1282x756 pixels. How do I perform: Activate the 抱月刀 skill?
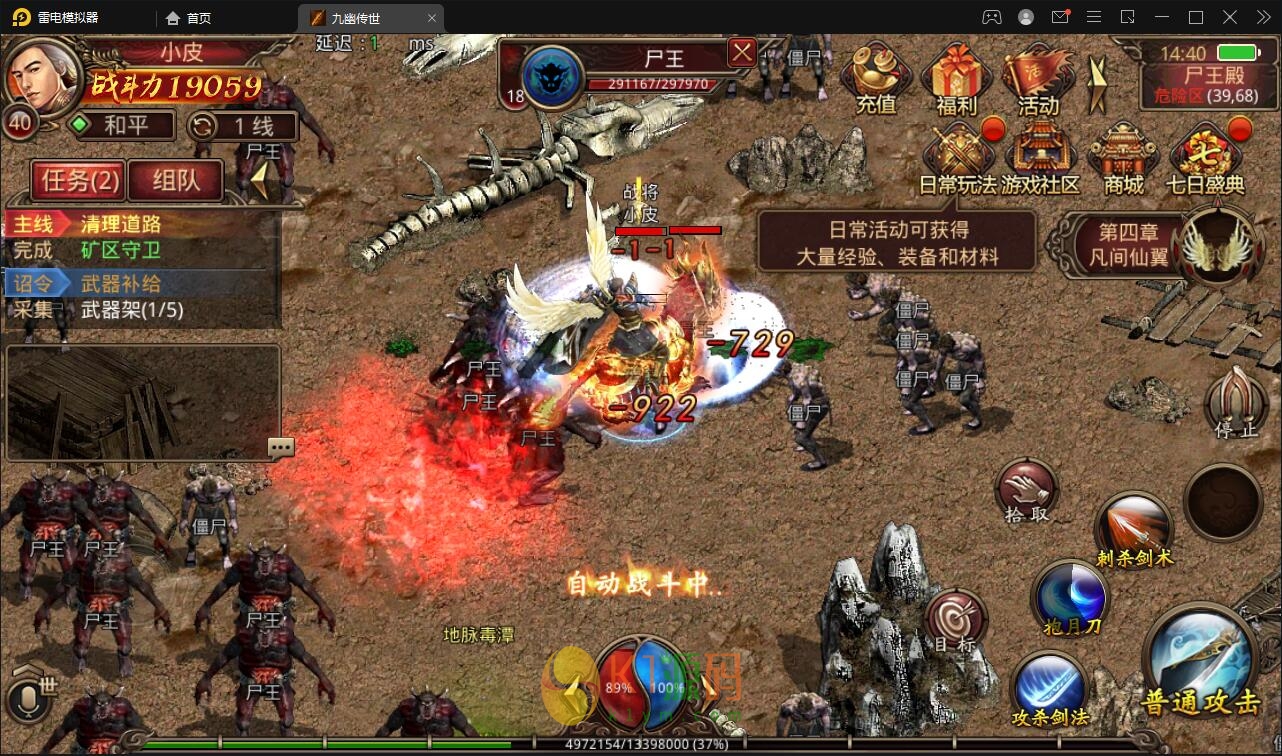point(1071,600)
